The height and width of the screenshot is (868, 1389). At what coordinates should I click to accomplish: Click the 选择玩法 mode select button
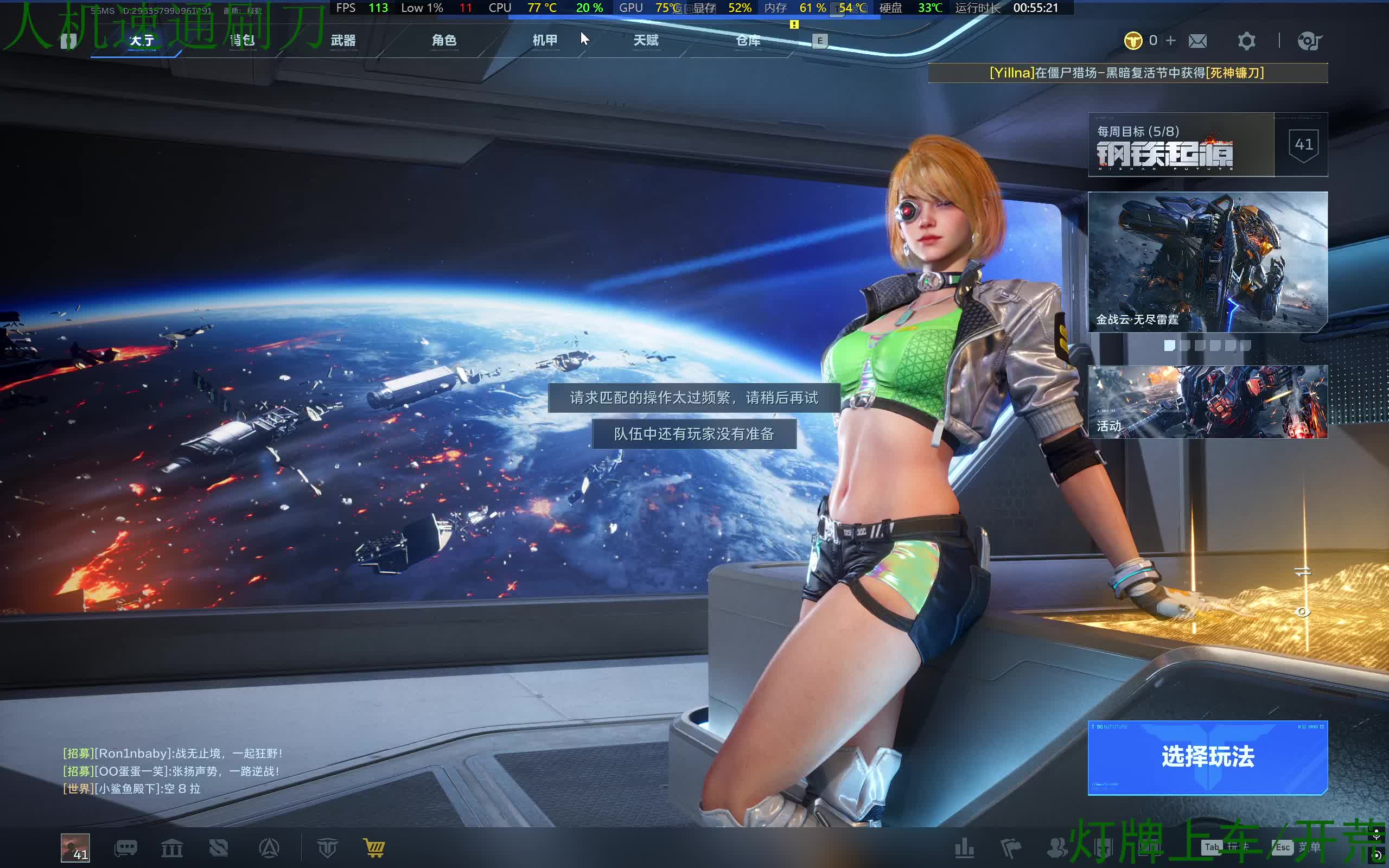click(1207, 757)
